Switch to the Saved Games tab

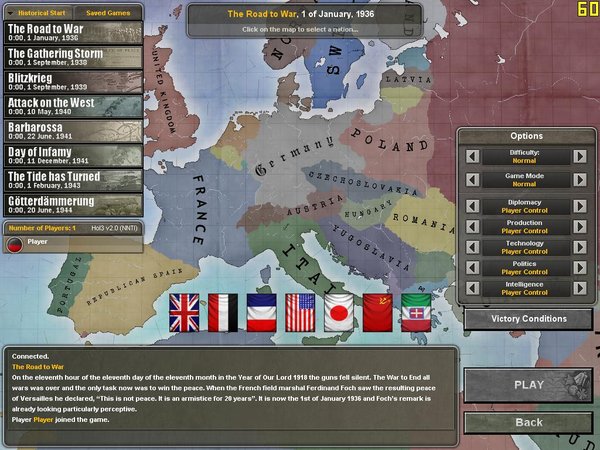[107, 13]
